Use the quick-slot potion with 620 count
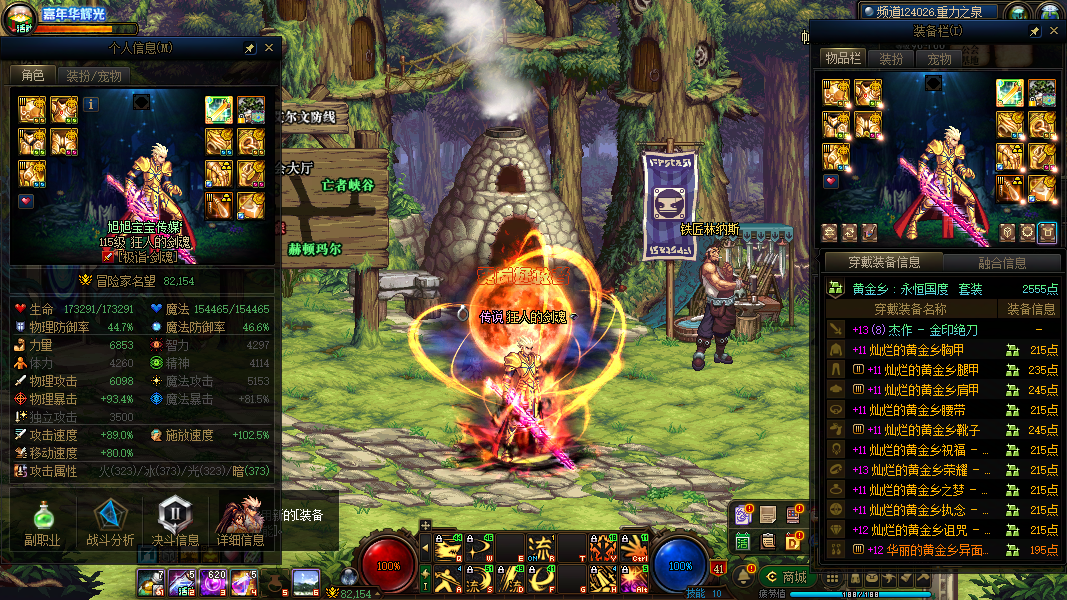Image resolution: width=1067 pixels, height=600 pixels. coord(214,581)
